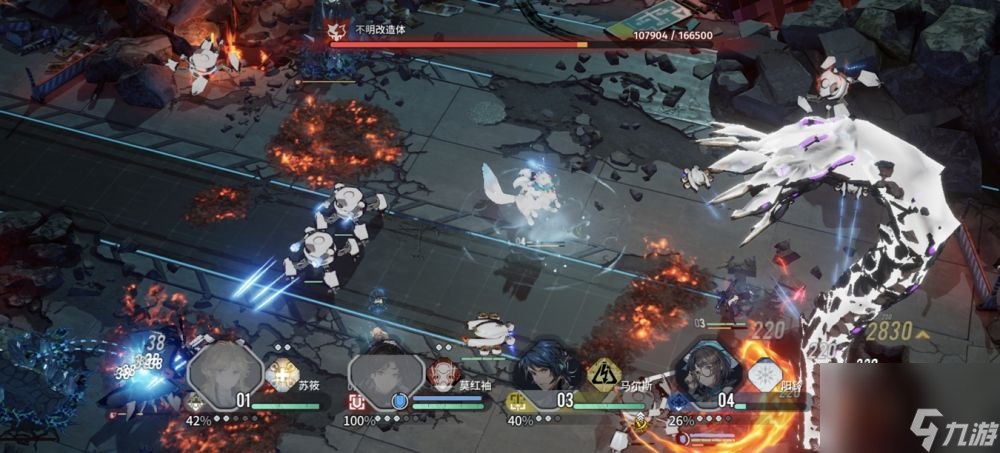Viewport: 1000px width, 453px height.
Task: Activate 阳铃's white snowflake skill icon
Action: (763, 375)
